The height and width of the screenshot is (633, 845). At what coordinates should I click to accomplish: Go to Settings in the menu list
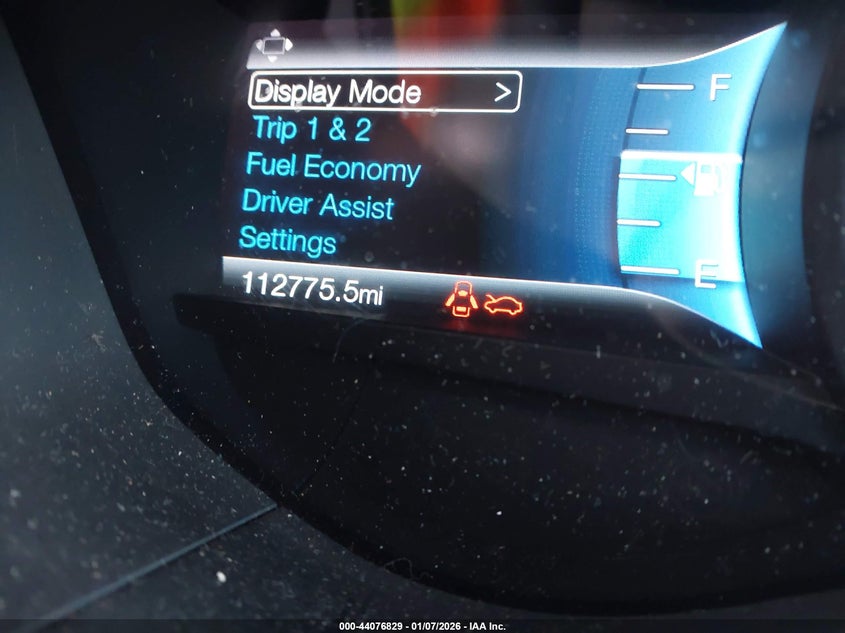pyautogui.click(x=287, y=241)
